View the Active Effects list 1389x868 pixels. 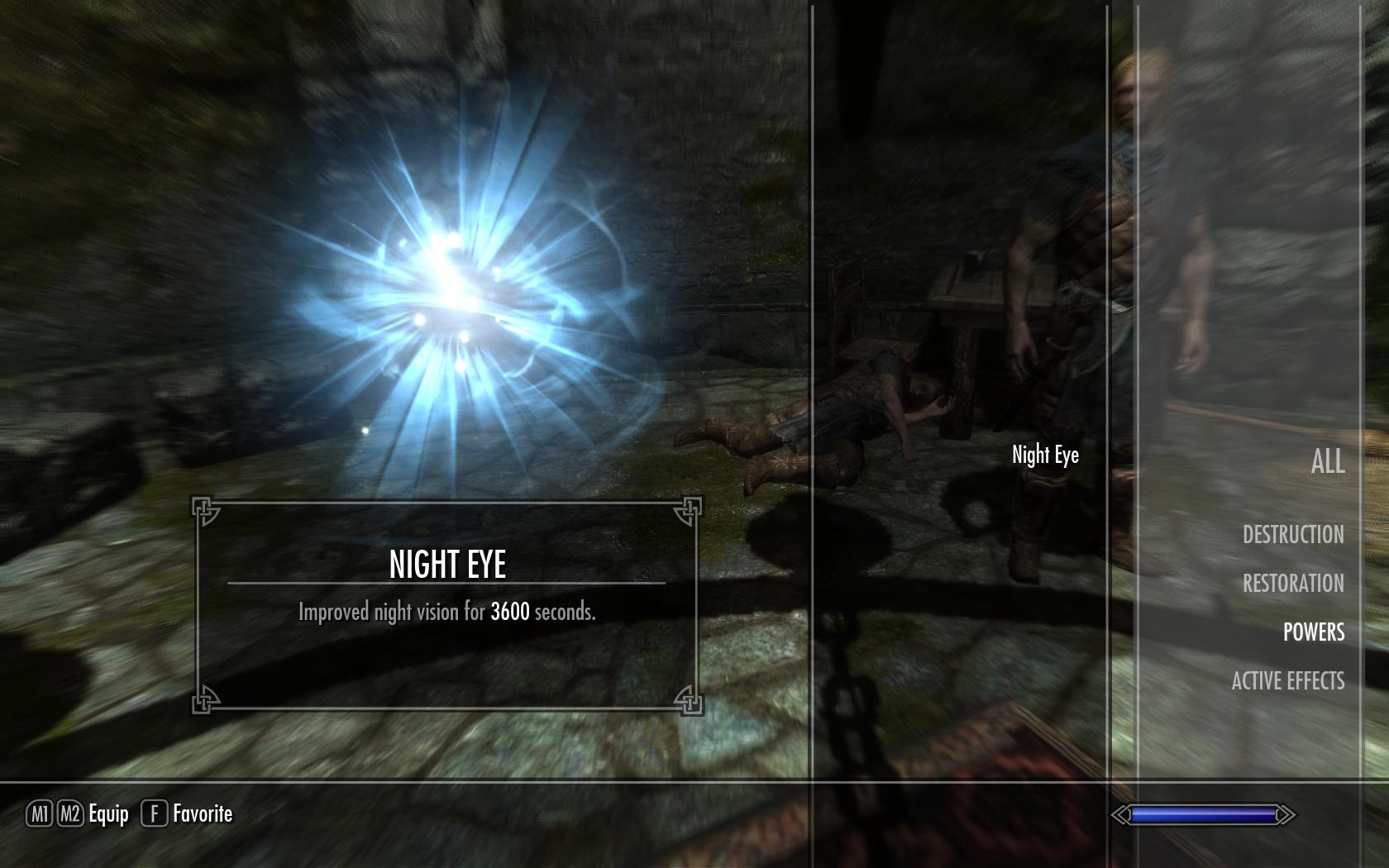pyautogui.click(x=1287, y=680)
